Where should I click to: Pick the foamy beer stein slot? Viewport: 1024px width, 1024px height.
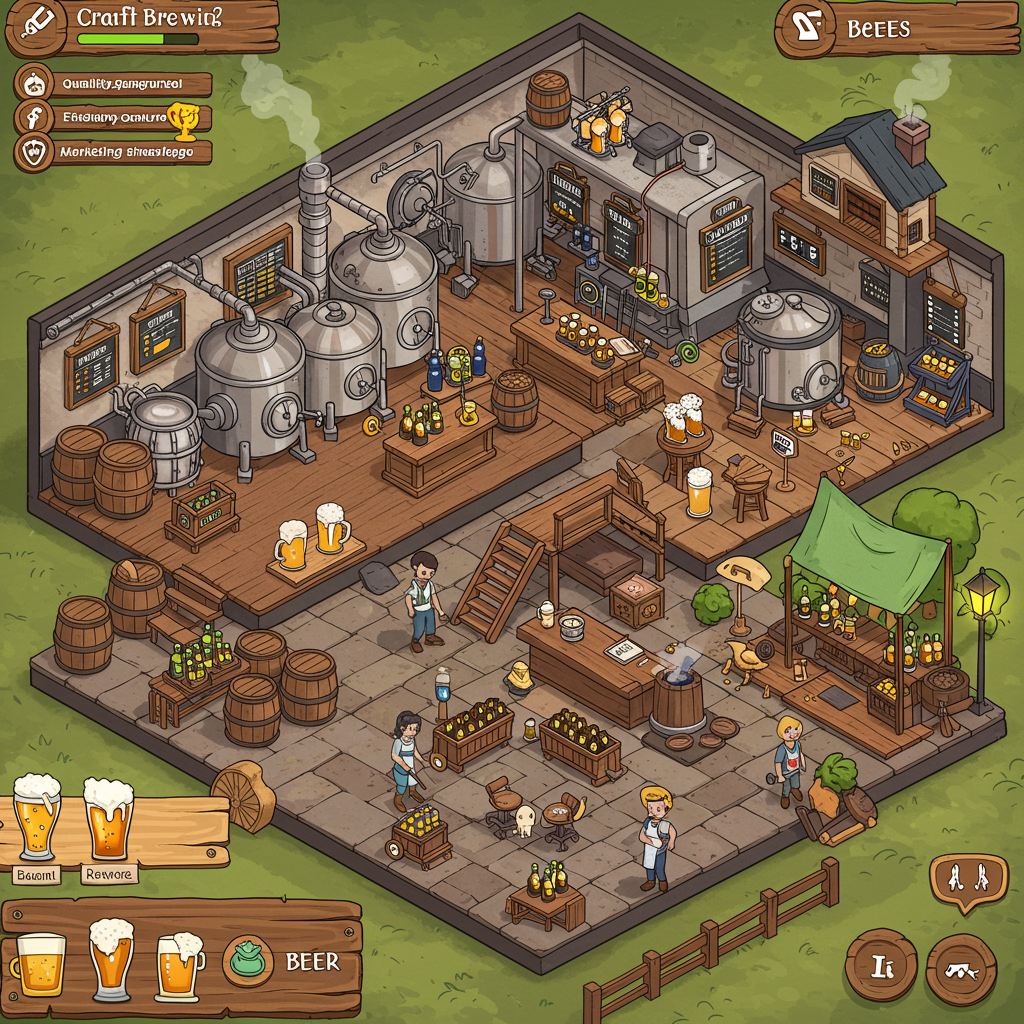[180, 965]
